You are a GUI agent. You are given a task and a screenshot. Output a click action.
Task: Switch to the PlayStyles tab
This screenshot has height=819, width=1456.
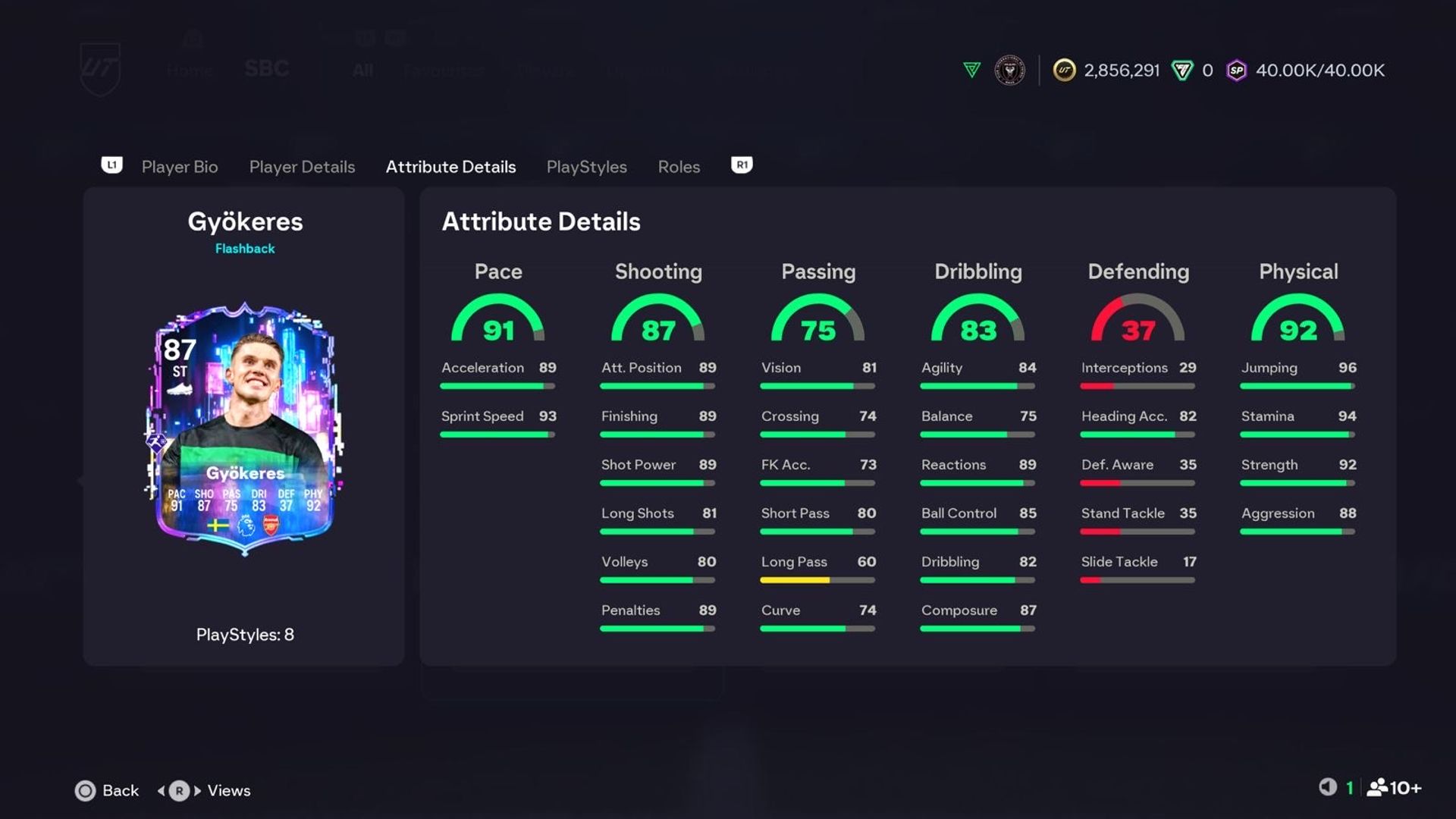click(586, 167)
